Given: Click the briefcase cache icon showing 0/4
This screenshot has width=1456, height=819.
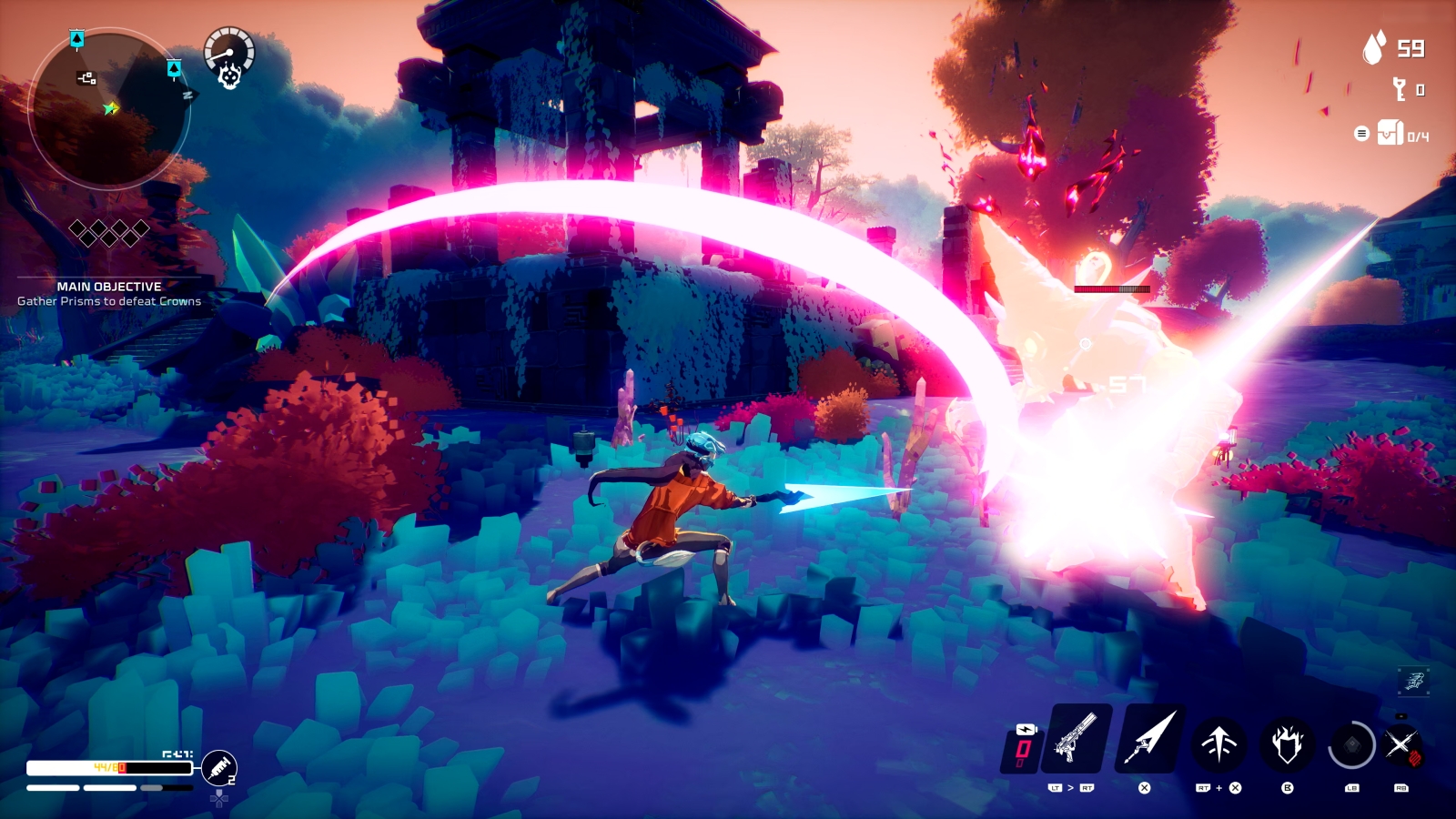Looking at the screenshot, I should point(1390,133).
